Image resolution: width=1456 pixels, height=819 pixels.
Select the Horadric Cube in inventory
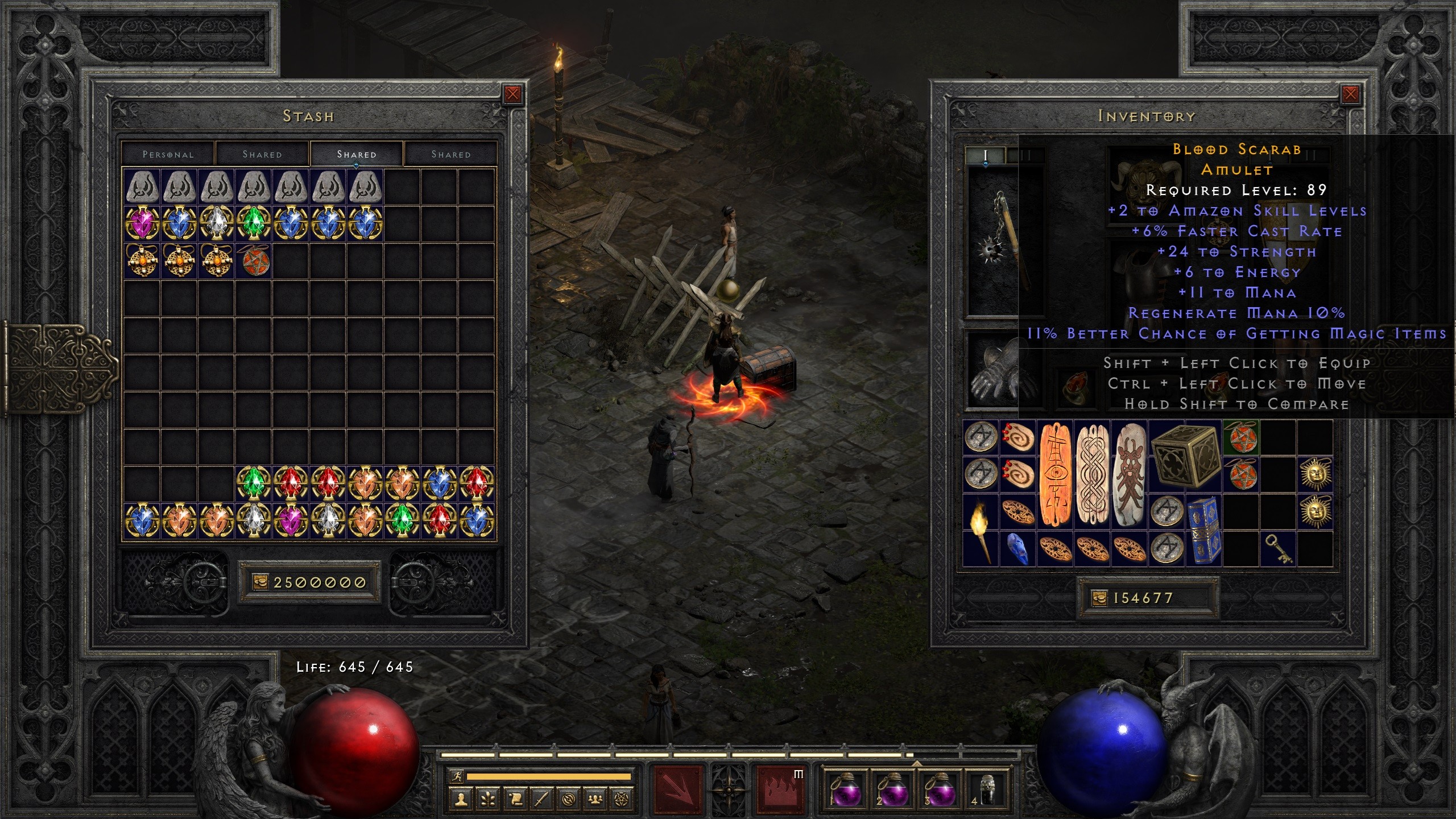pyautogui.click(x=1185, y=456)
